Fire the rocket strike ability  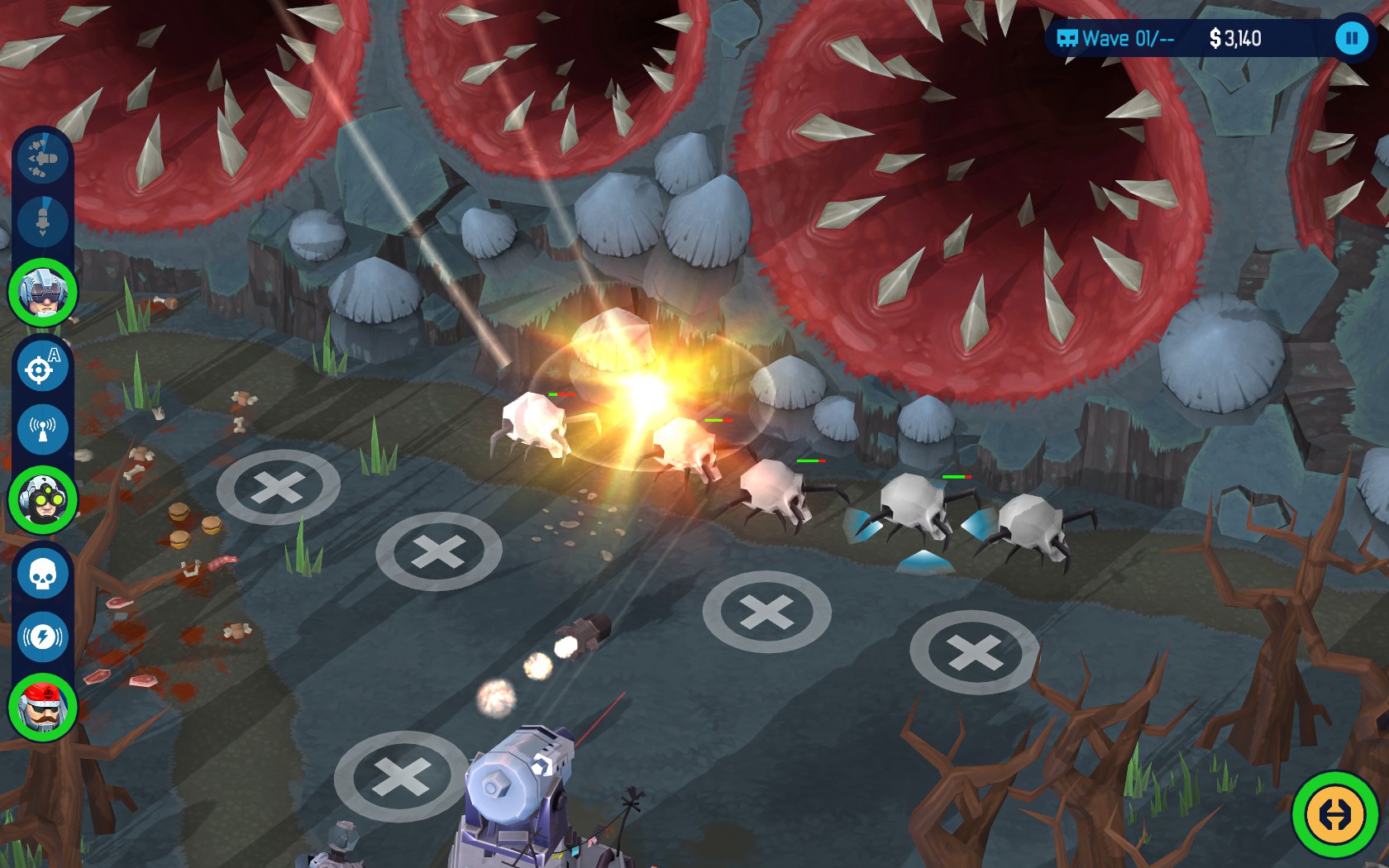pyautogui.click(x=43, y=222)
